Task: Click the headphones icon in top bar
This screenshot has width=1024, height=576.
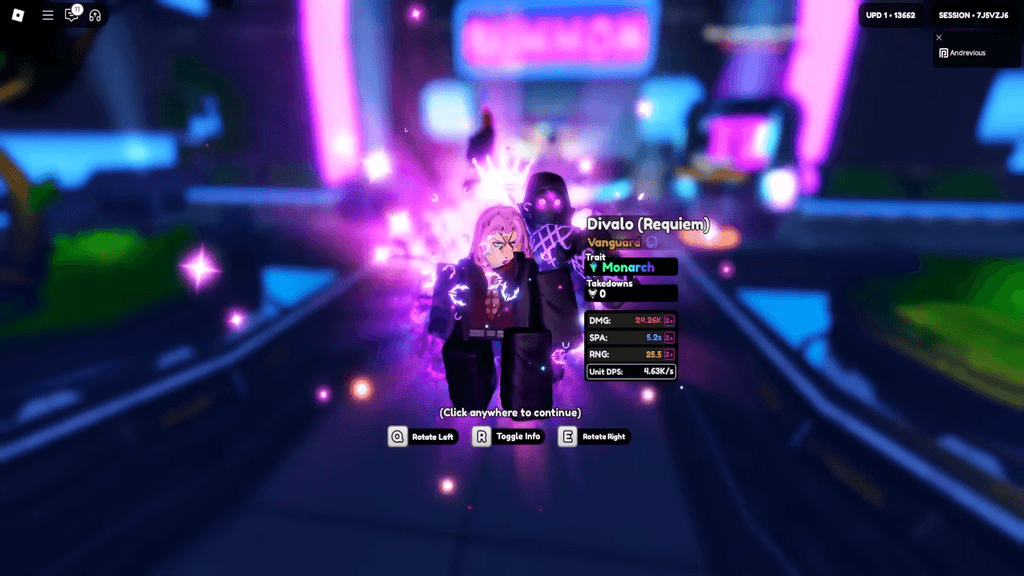Action: coord(96,15)
